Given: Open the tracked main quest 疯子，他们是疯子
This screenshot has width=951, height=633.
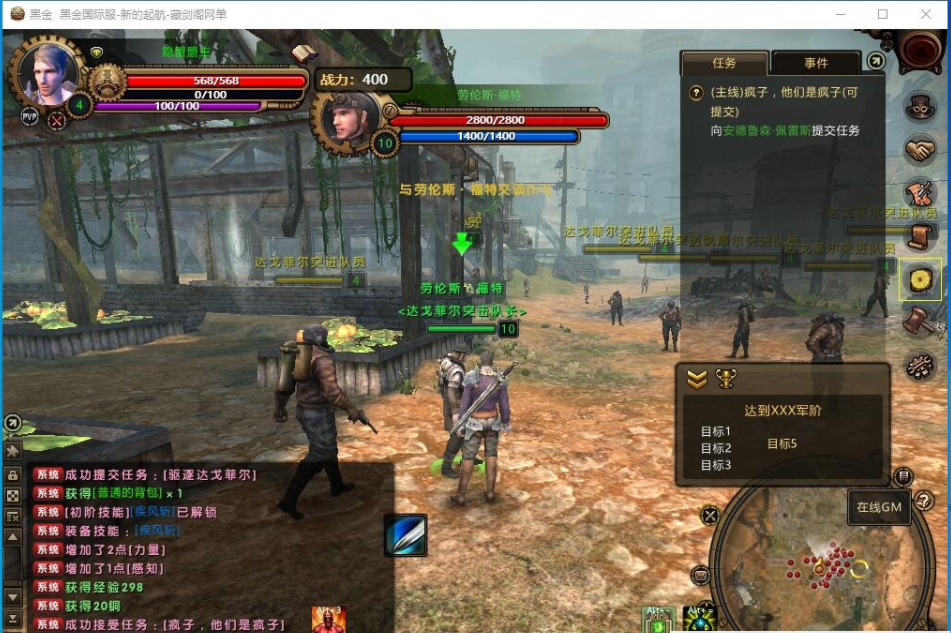Looking at the screenshot, I should (775, 101).
